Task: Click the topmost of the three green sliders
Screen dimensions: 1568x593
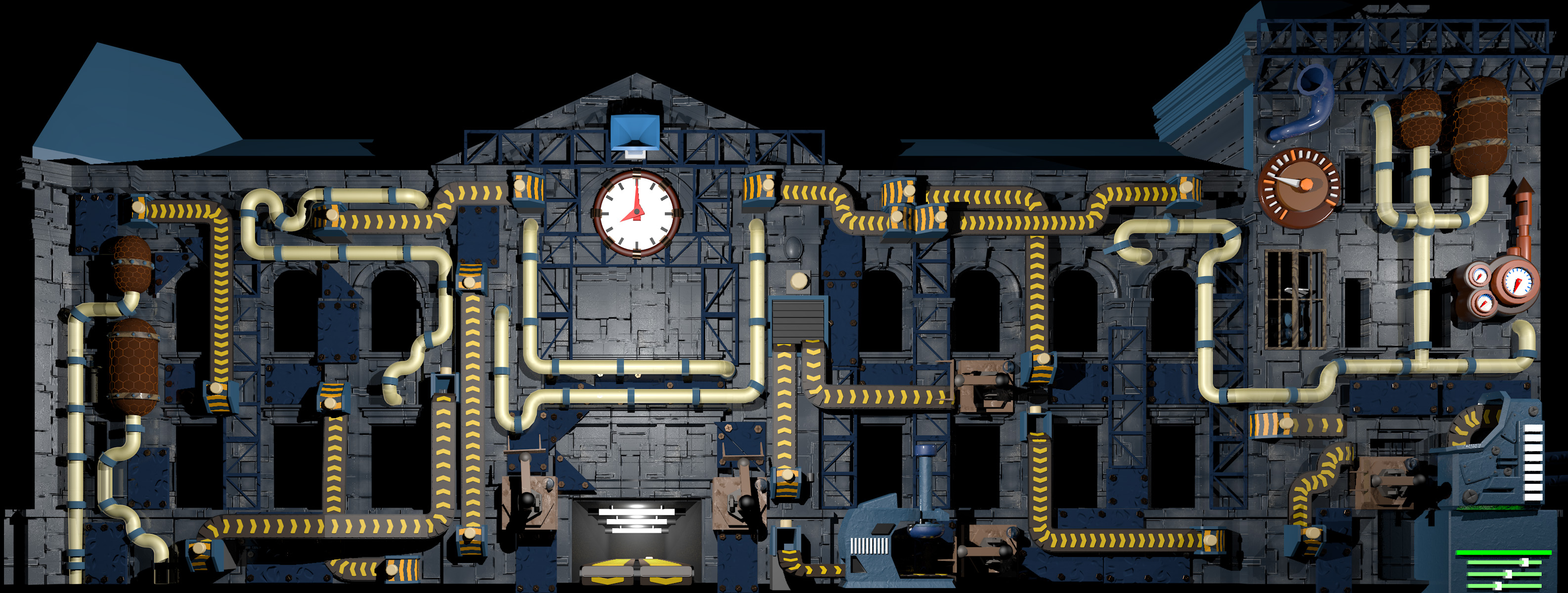Action: 1525,562
